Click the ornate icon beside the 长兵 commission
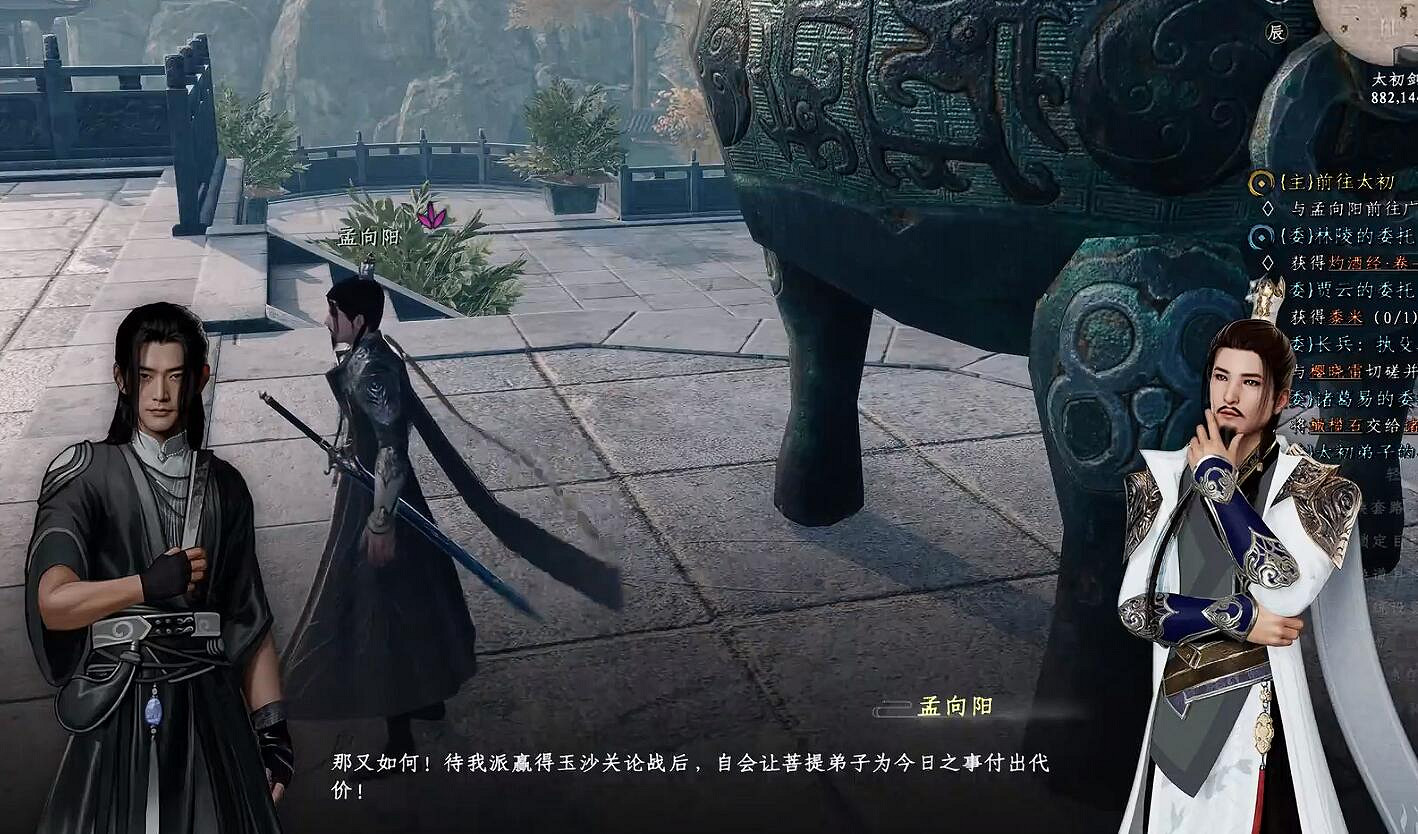 coord(1262,342)
